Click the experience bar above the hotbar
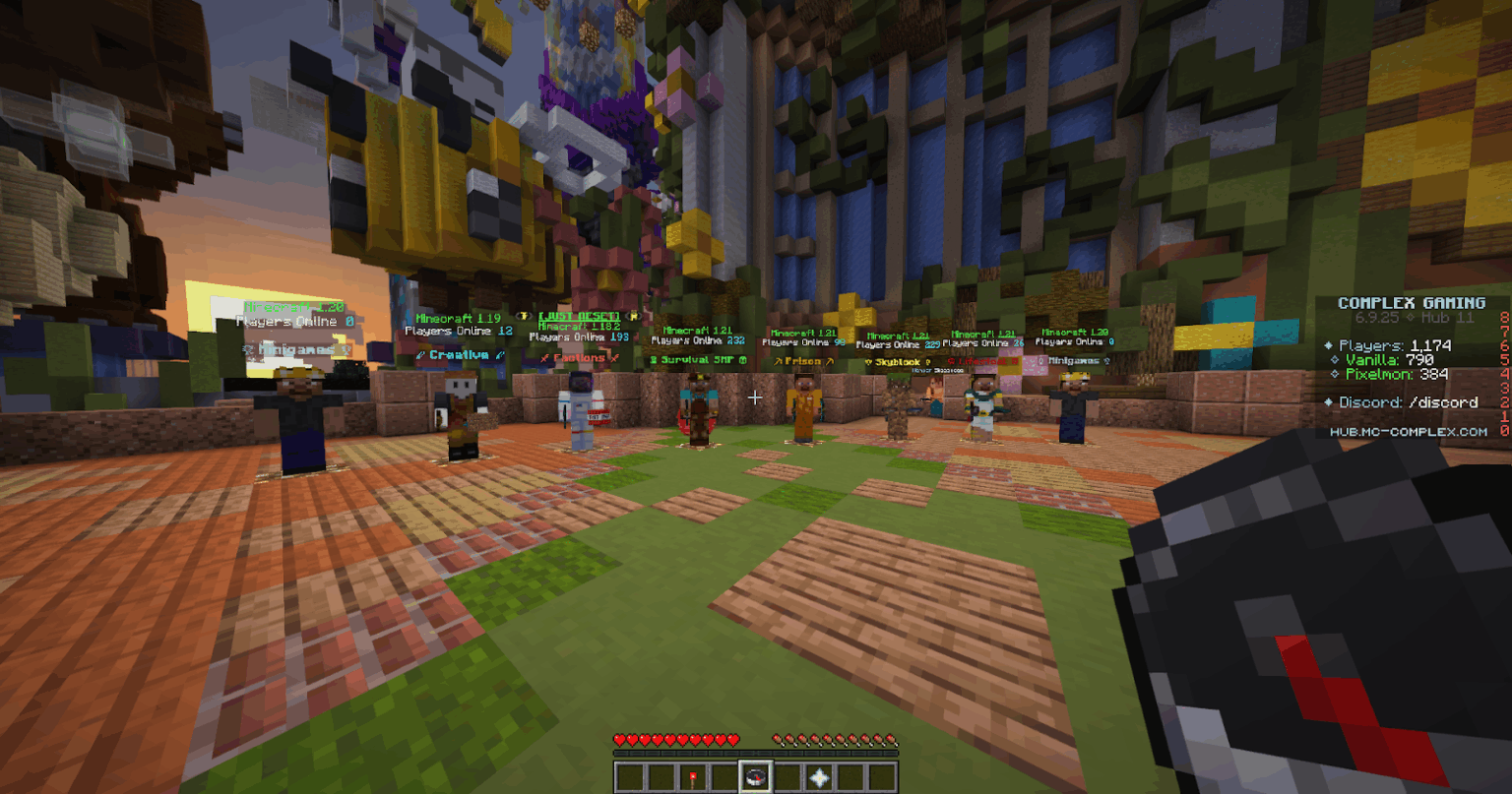This screenshot has height=794, width=1512. point(756,754)
